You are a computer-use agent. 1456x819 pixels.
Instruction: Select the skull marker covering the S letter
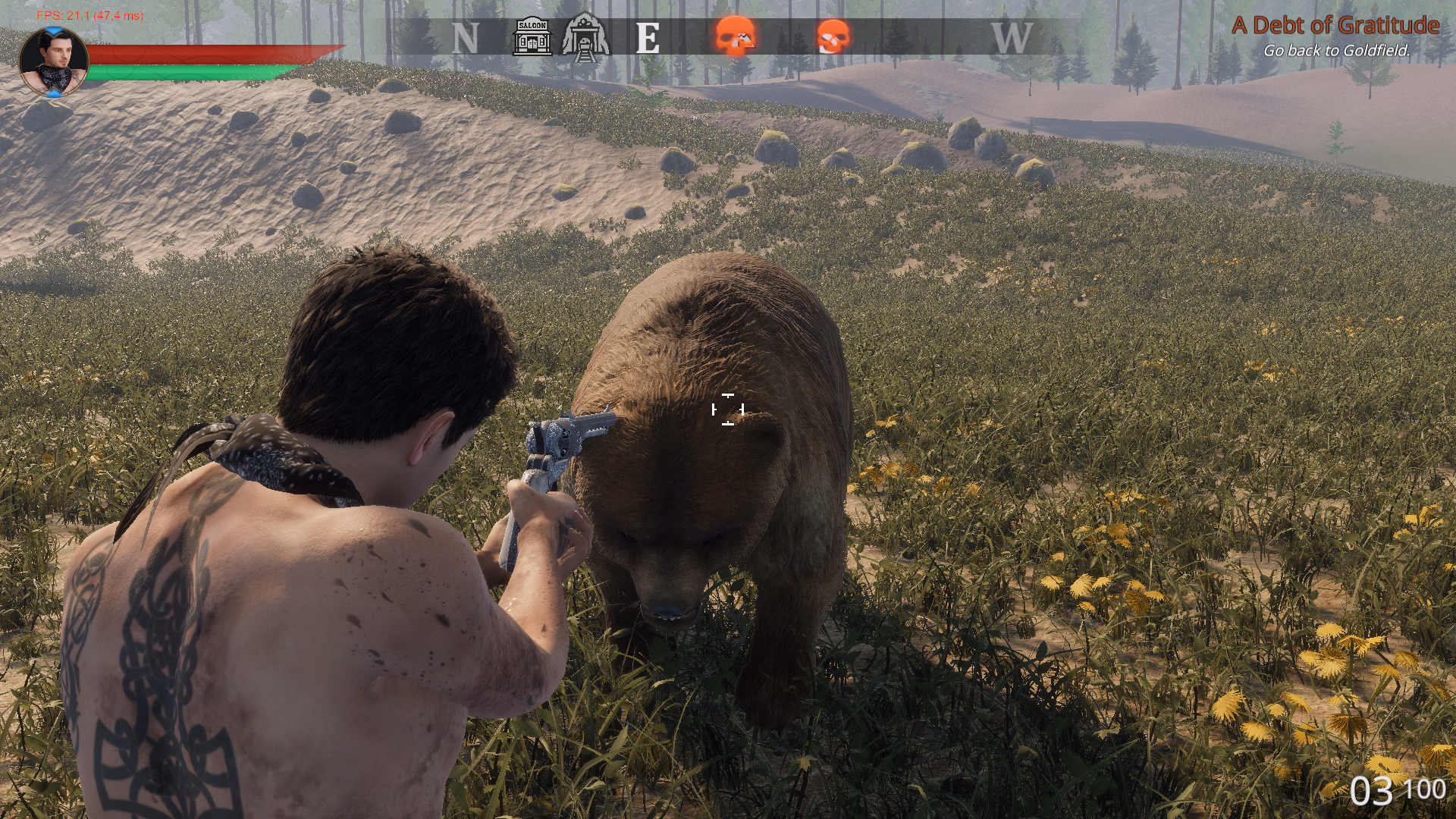pos(833,36)
